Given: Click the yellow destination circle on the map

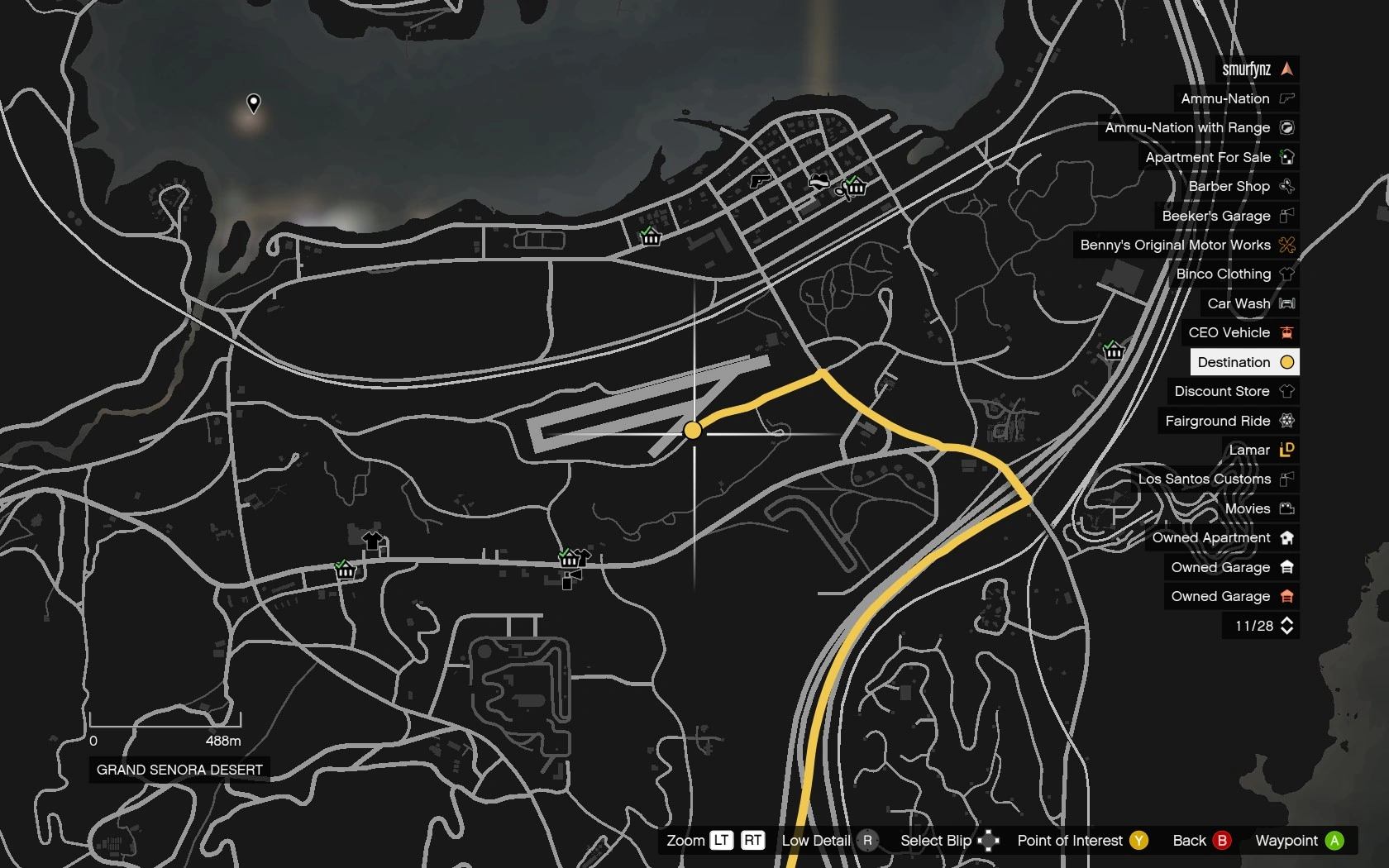Looking at the screenshot, I should [x=693, y=430].
